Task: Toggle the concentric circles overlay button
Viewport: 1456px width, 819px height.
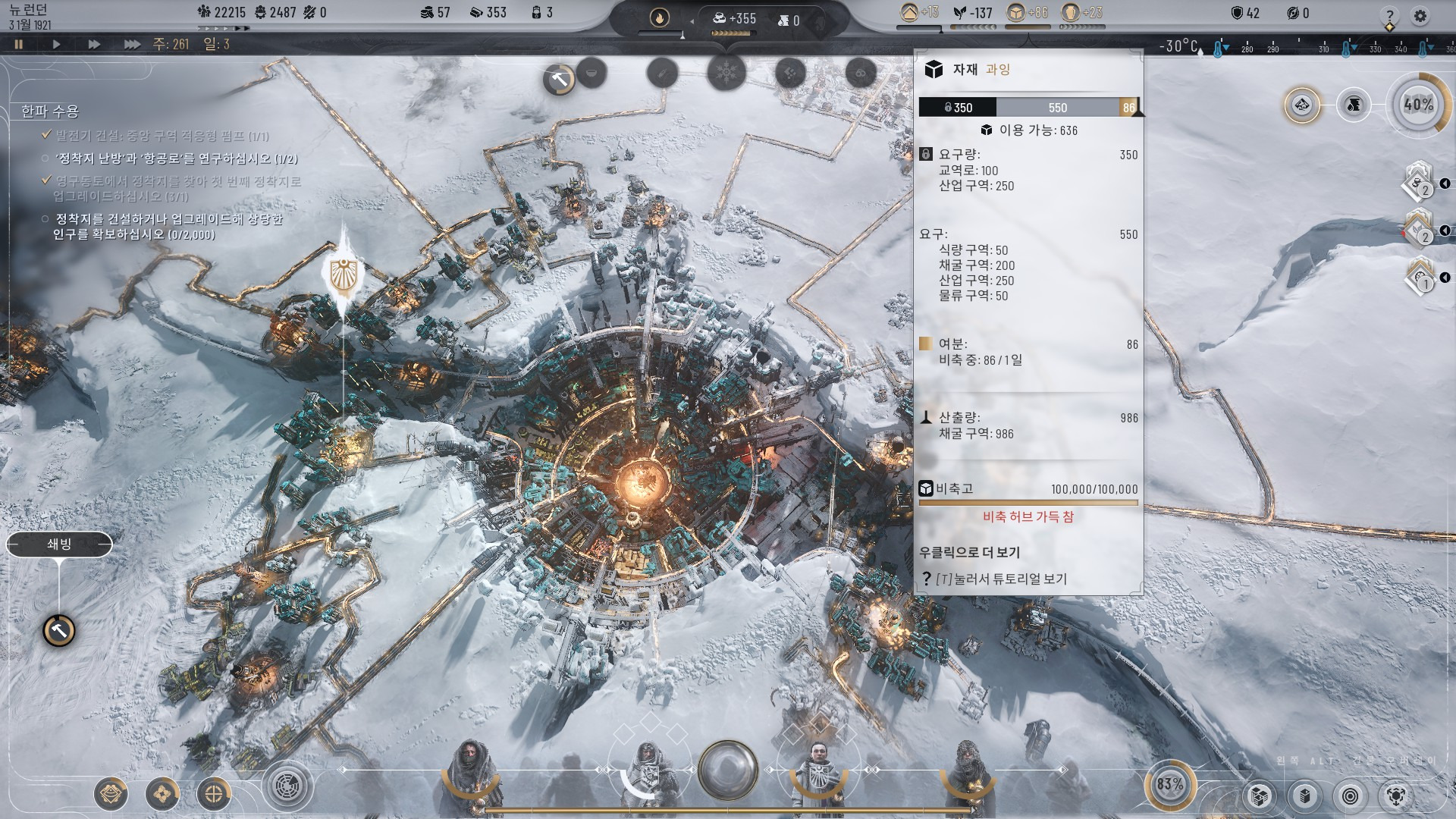Action: tap(1351, 795)
